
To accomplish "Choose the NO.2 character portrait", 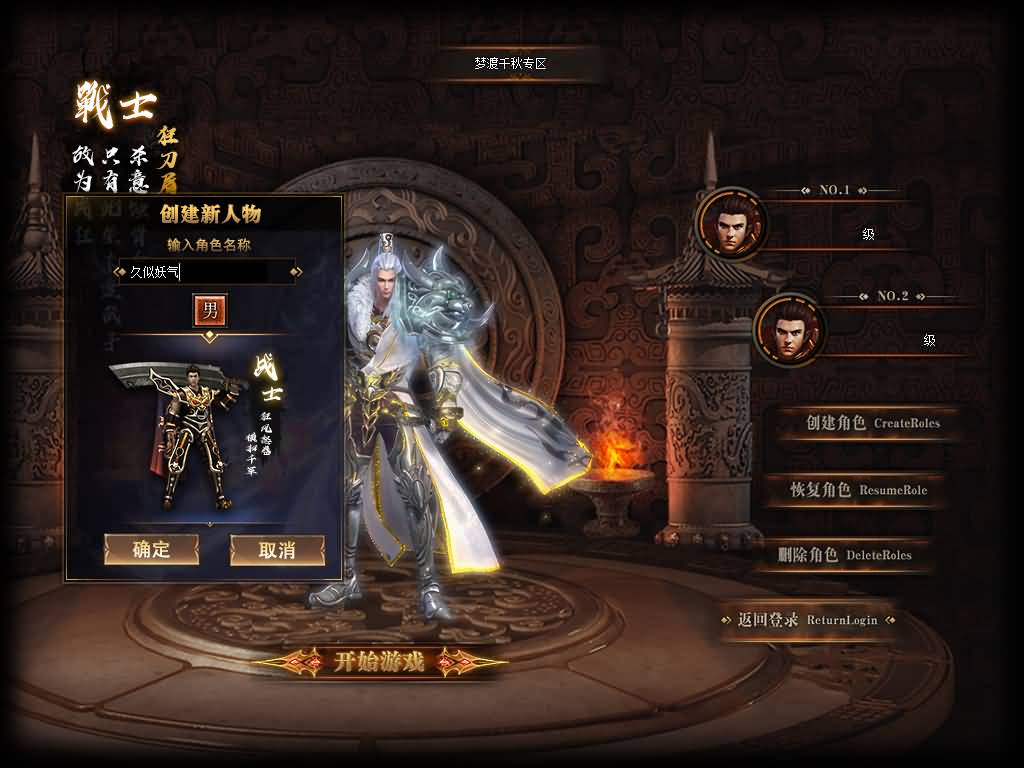I will tap(789, 331).
